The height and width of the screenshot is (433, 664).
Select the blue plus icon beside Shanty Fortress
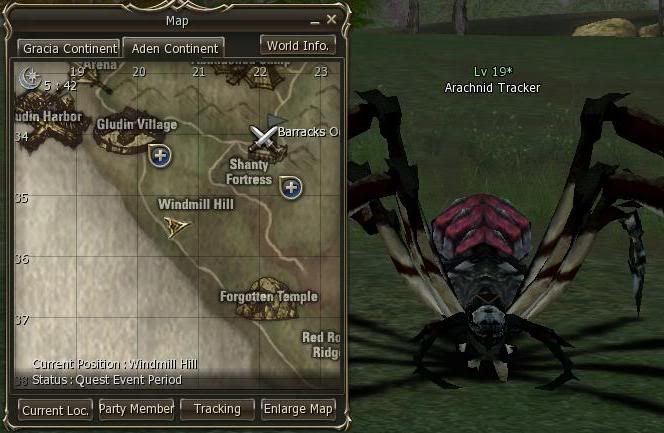[x=291, y=187]
